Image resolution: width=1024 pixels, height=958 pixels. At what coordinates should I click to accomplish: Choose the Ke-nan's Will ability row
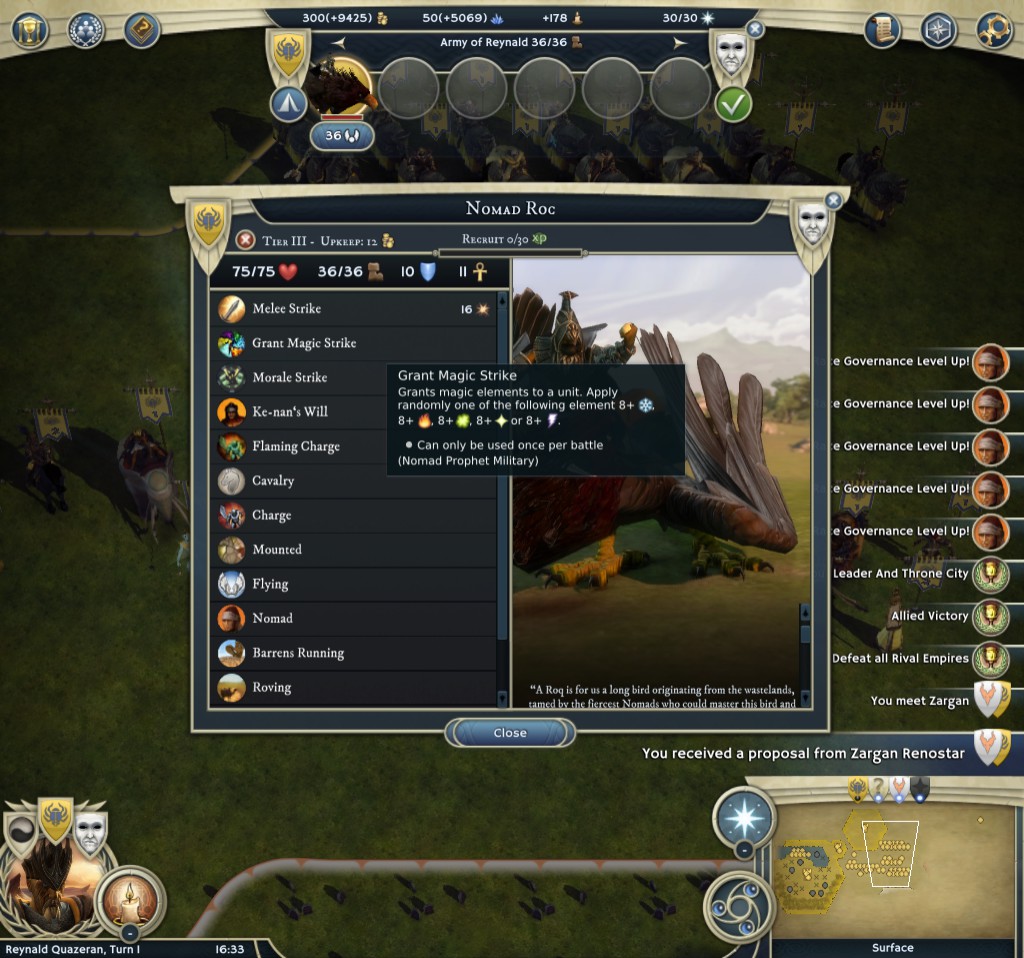click(353, 412)
